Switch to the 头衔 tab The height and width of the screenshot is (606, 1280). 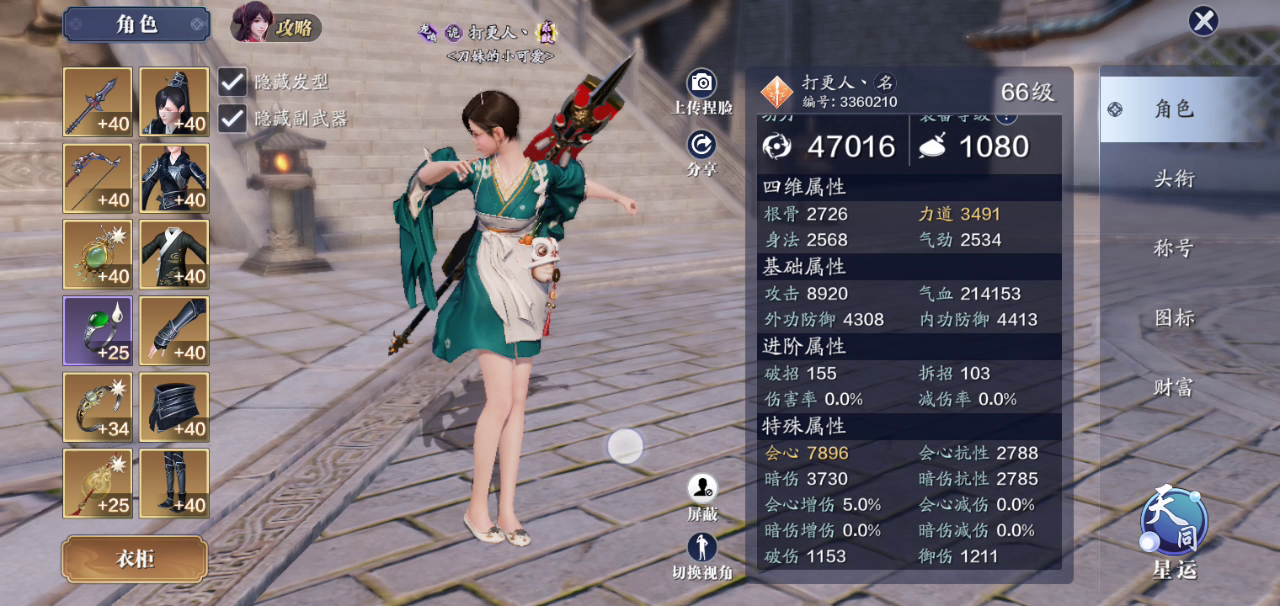pyautogui.click(x=1174, y=179)
